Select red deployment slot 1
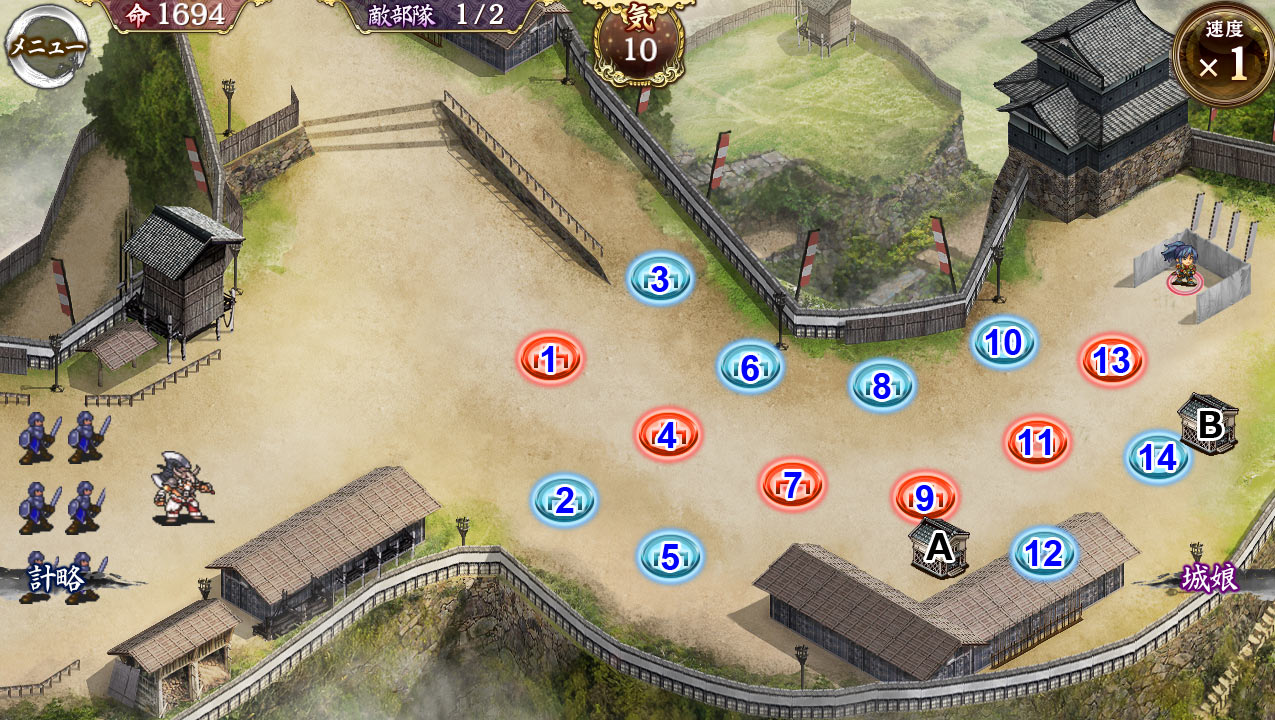Viewport: 1275px width, 720px height. 550,358
